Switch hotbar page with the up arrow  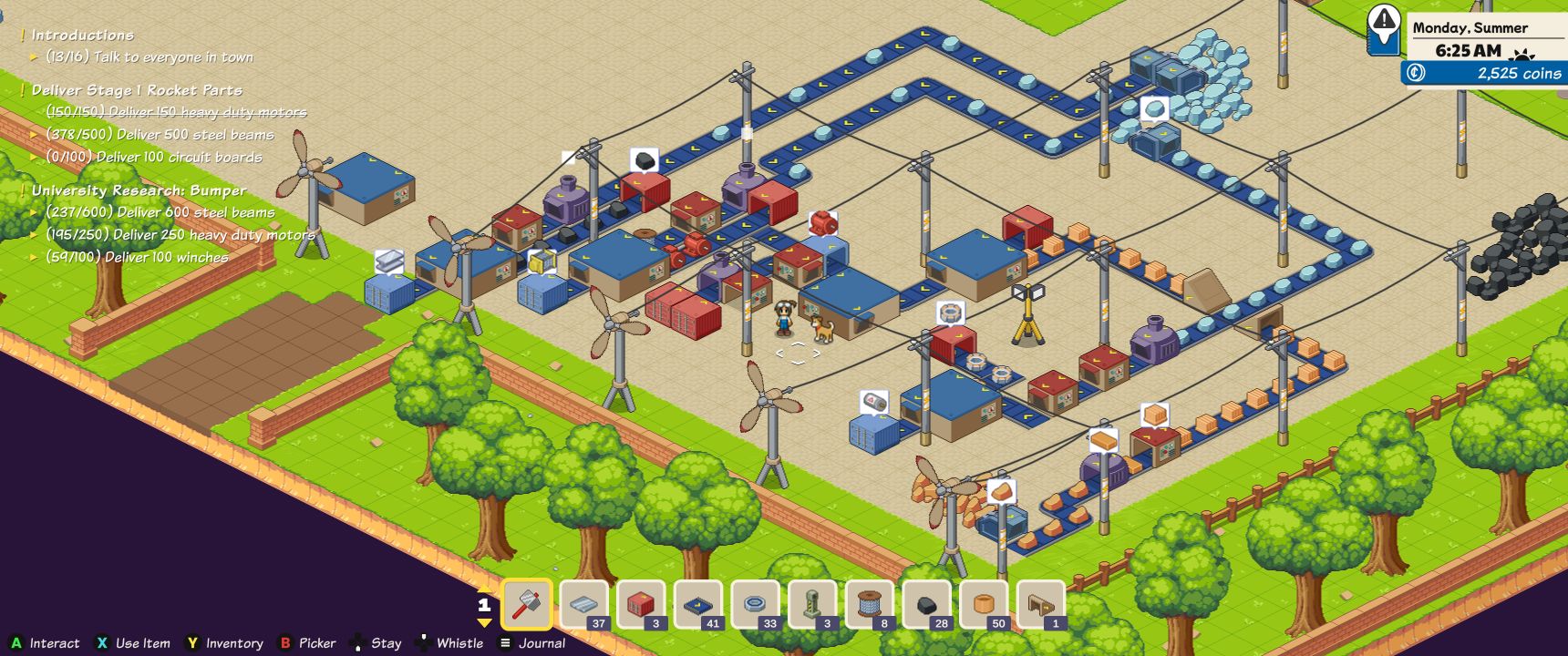click(484, 588)
